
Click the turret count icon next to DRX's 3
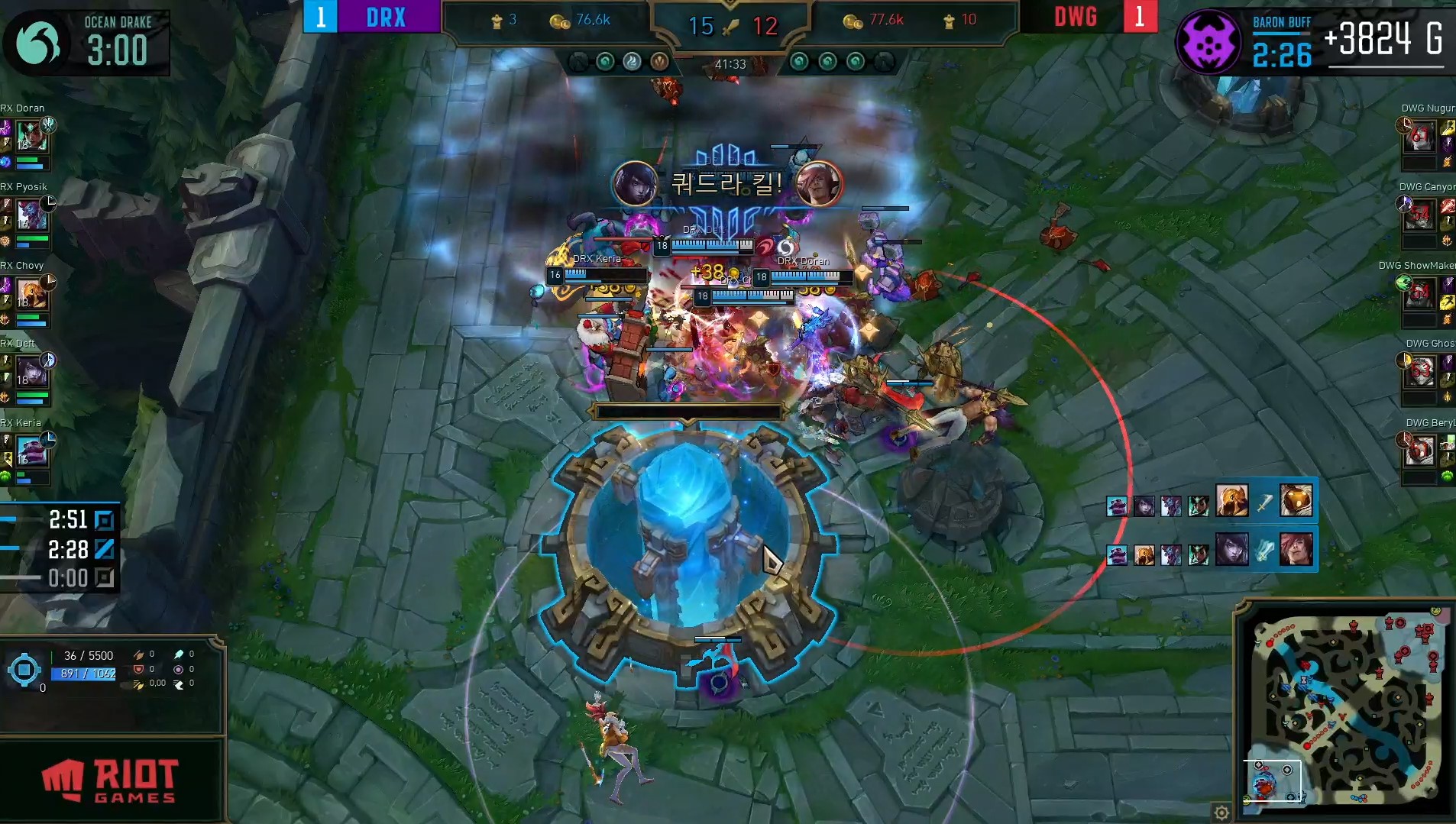(x=497, y=21)
